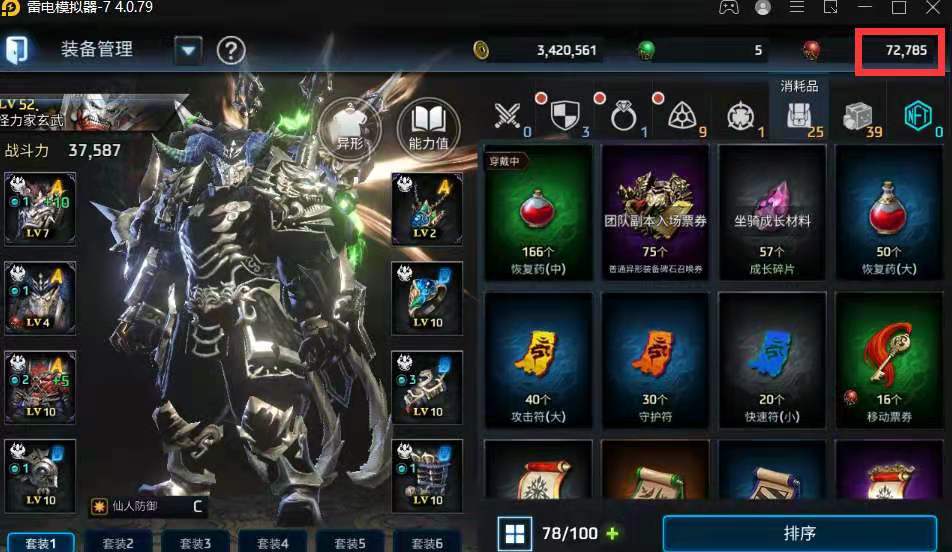The height and width of the screenshot is (552, 952).
Task: Click the 排序 sort button
Action: click(799, 533)
